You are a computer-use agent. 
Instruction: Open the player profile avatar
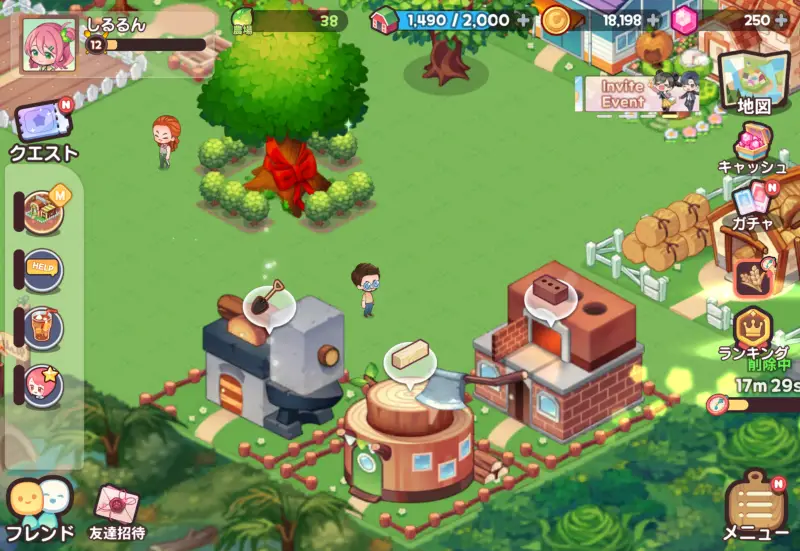coord(48,46)
